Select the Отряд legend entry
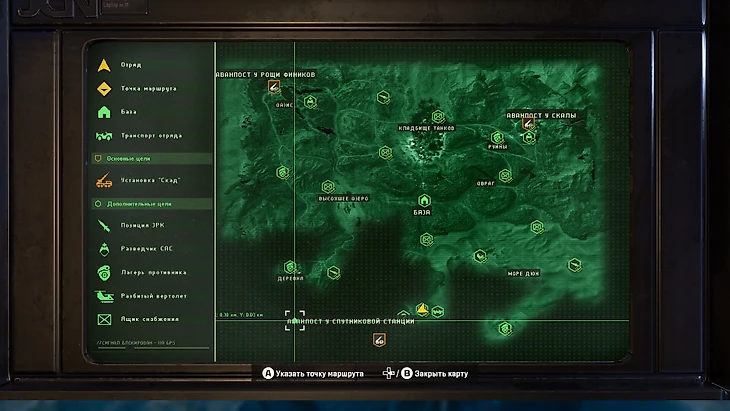 [131, 65]
